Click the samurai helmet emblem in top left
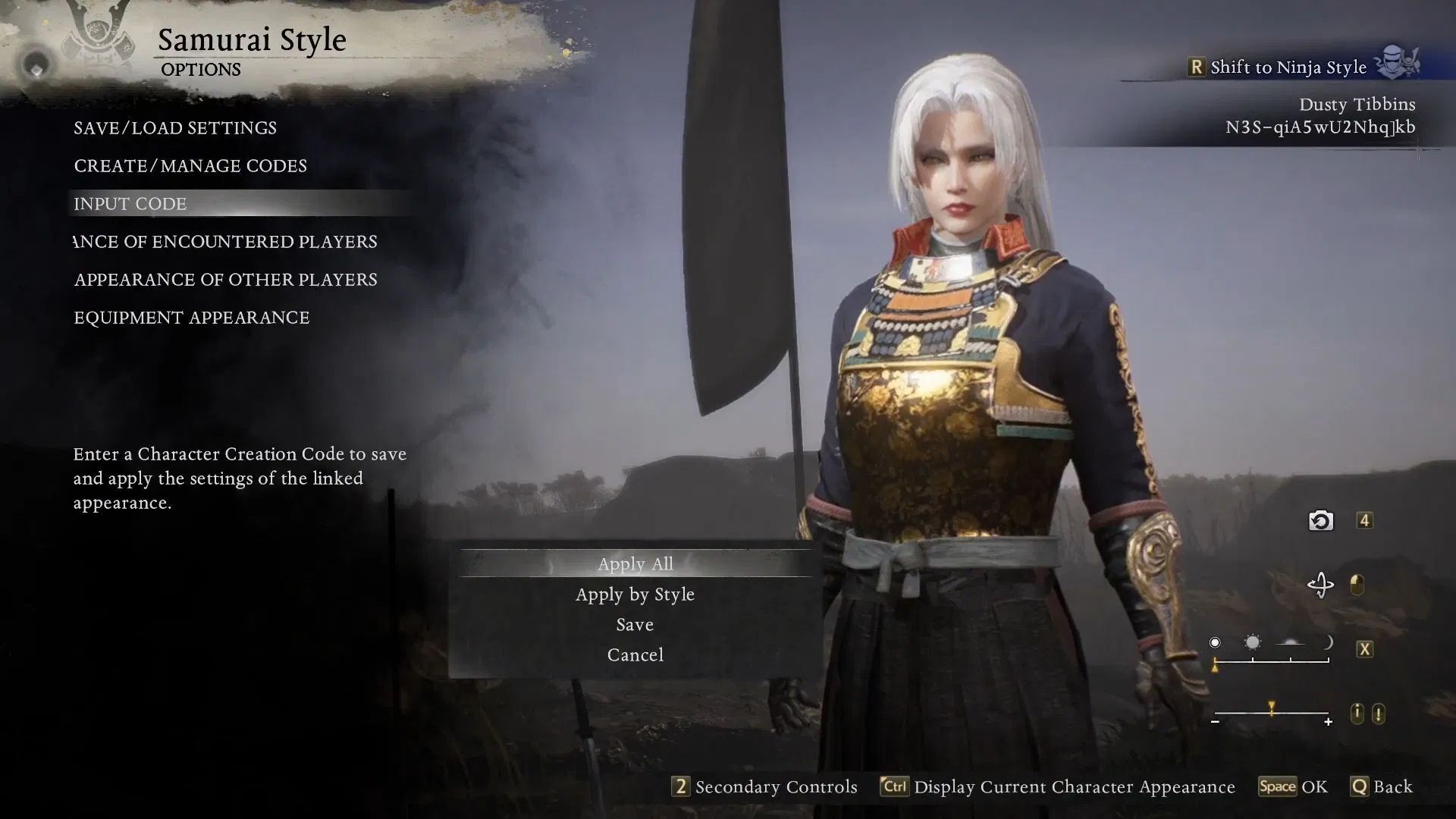 [97, 30]
